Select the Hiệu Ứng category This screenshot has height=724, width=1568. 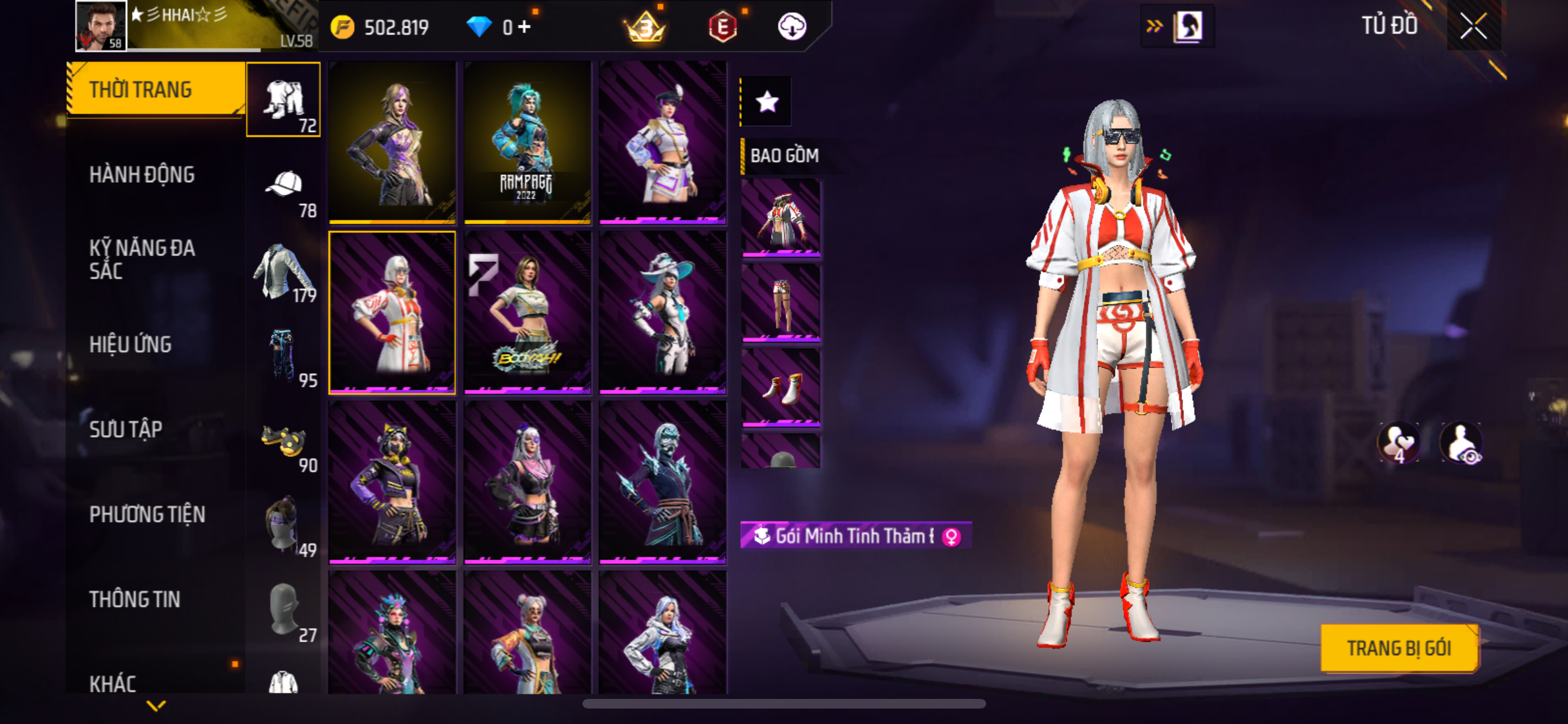click(x=131, y=344)
